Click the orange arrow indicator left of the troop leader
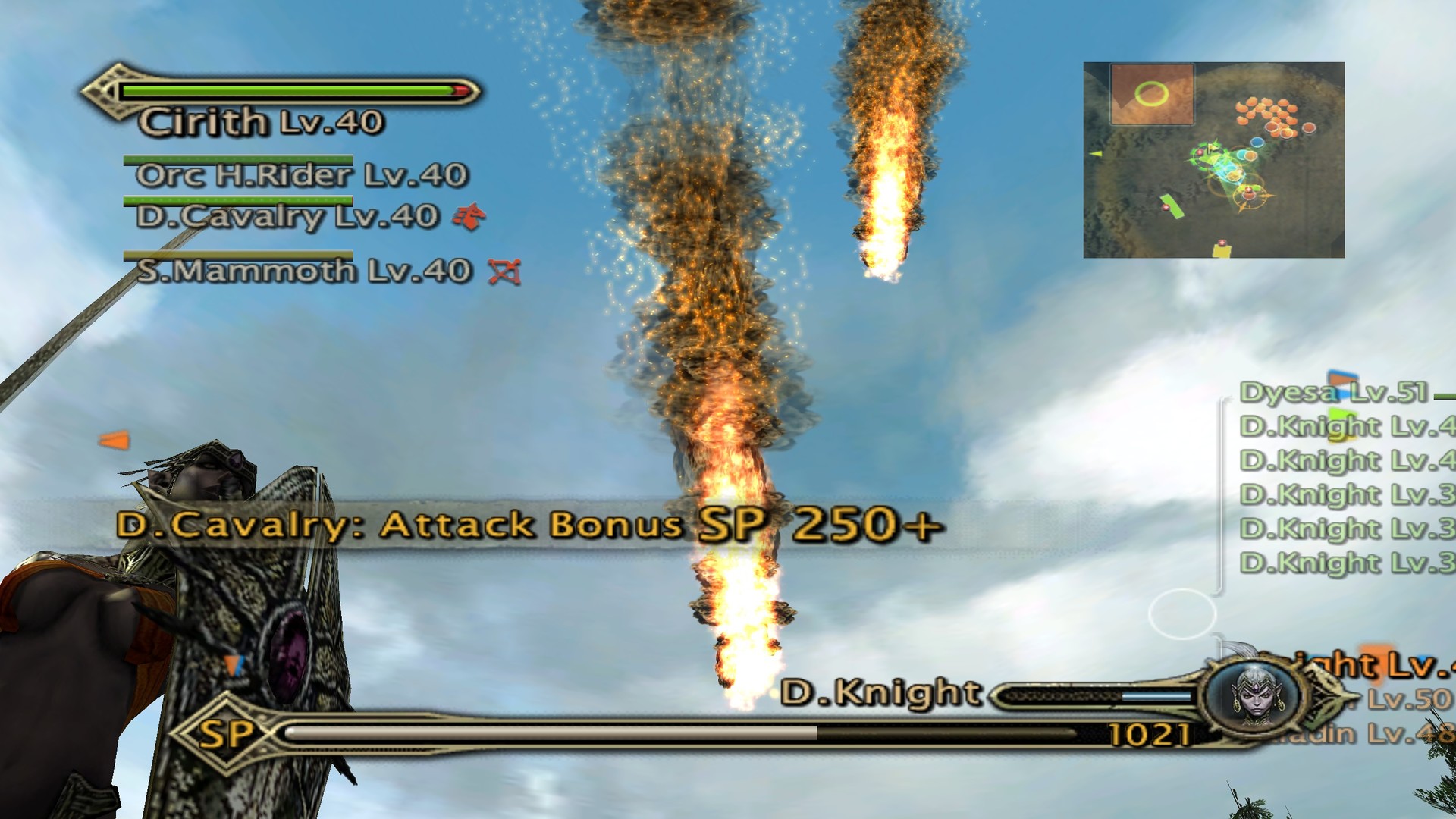The width and height of the screenshot is (1456, 819). tap(114, 438)
